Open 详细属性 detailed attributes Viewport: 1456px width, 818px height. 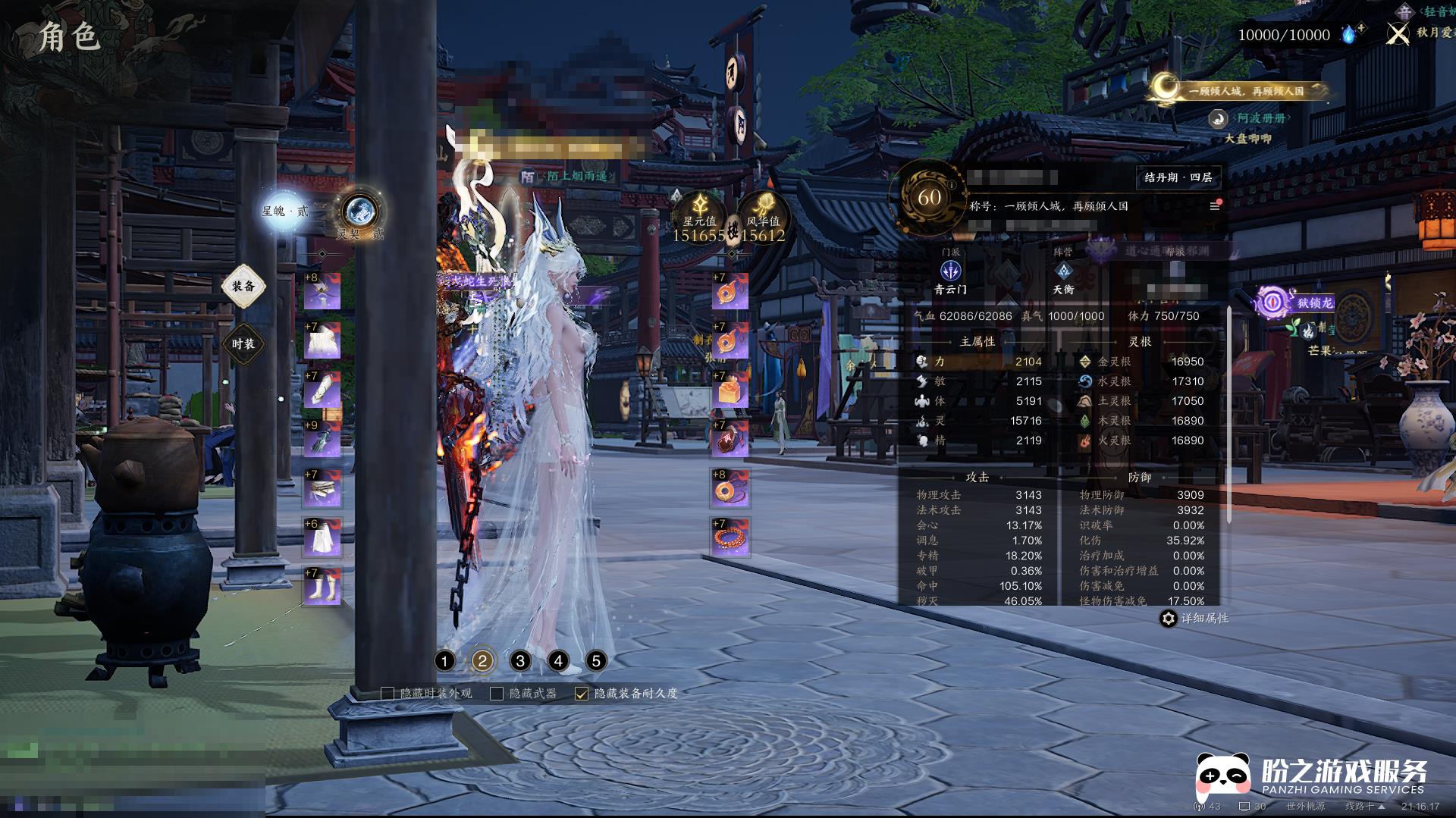(1194, 619)
